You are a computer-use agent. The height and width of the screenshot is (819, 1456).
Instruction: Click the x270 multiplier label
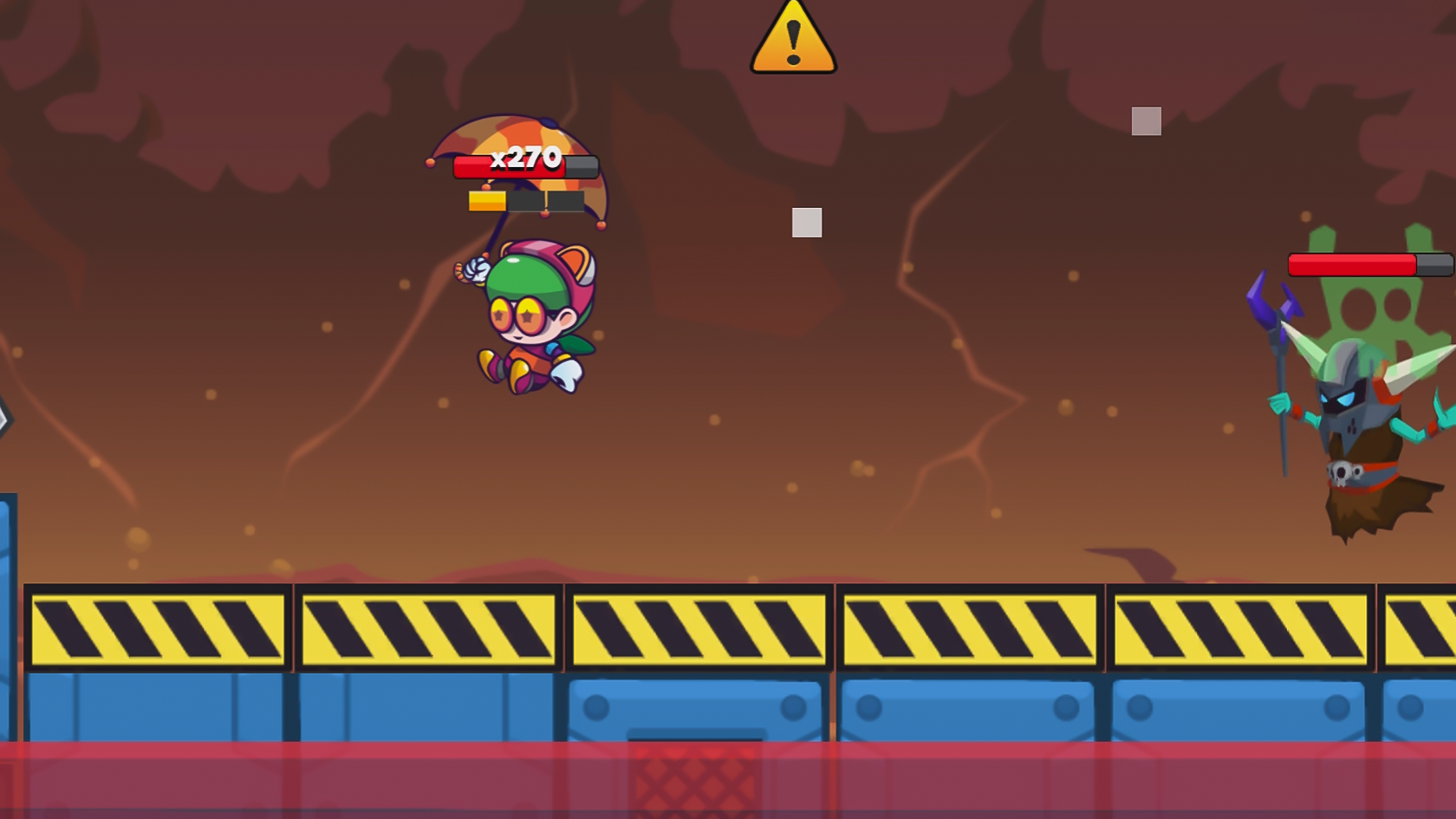[525, 159]
